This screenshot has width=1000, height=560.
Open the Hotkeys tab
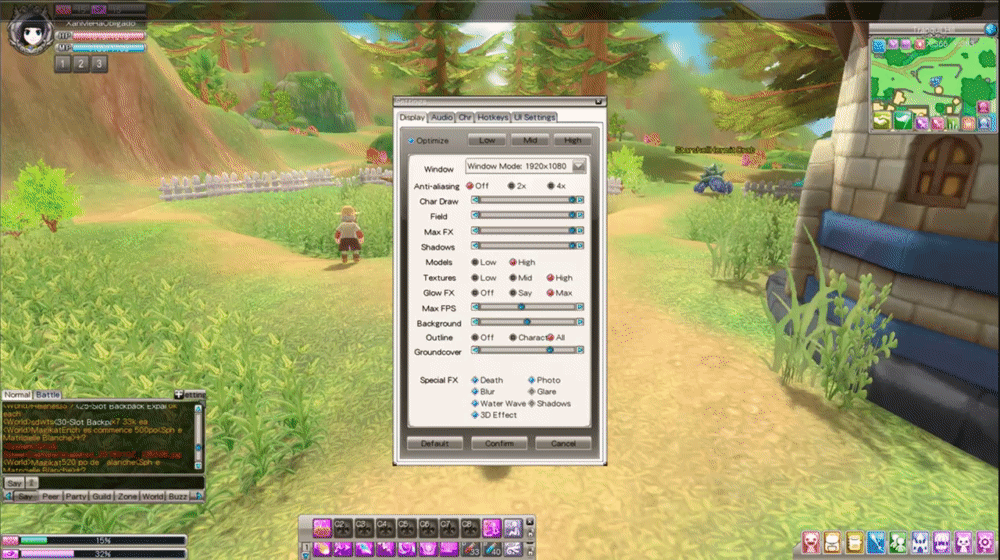pos(493,118)
